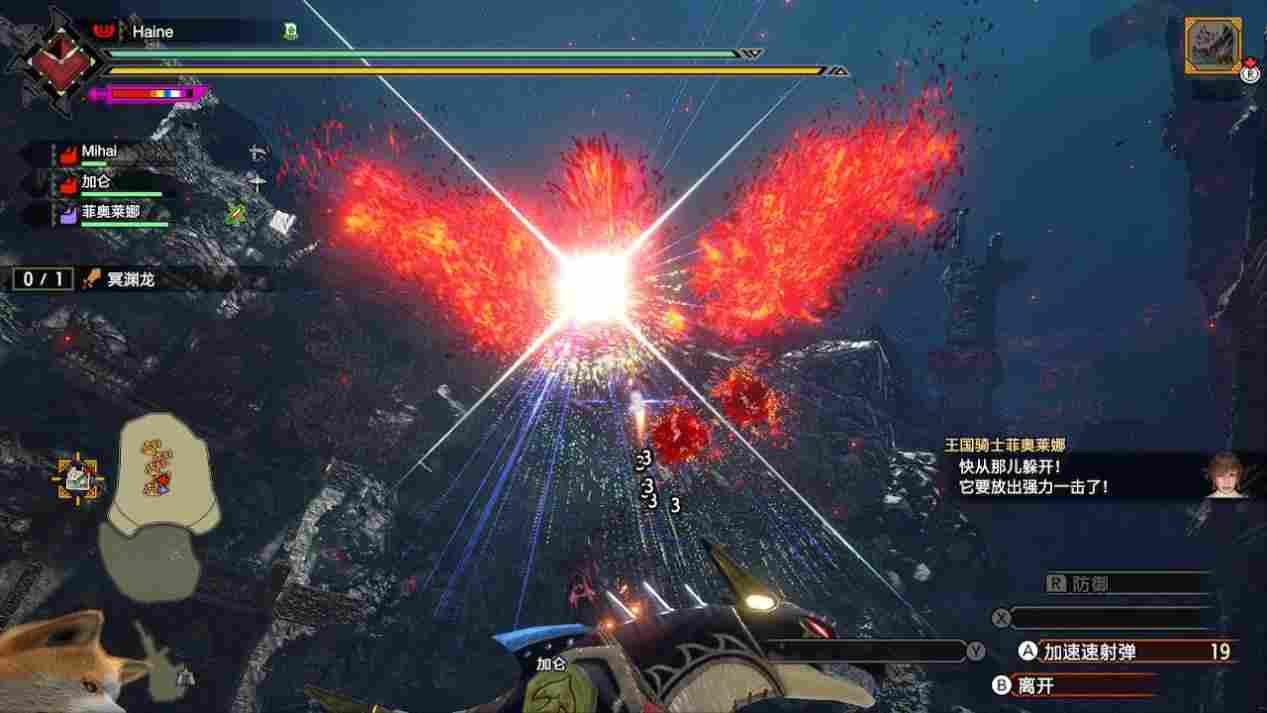Viewport: 1267px width, 713px height.
Task: Select party member 加仑 in the list
Action: 96,182
